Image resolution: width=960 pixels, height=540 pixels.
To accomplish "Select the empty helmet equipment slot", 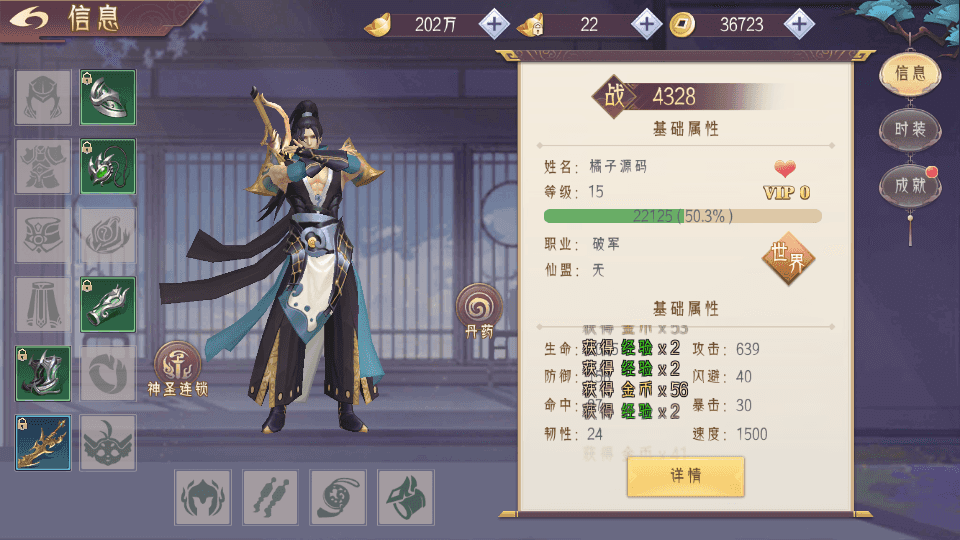I will tap(43, 97).
